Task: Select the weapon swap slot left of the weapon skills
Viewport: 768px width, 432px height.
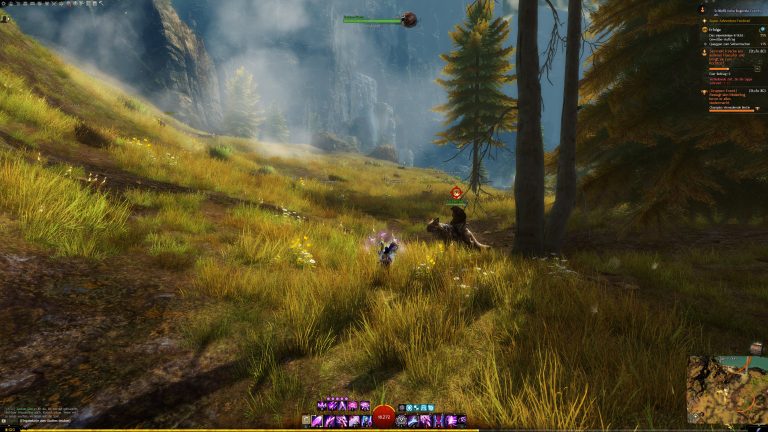Action: [306, 421]
